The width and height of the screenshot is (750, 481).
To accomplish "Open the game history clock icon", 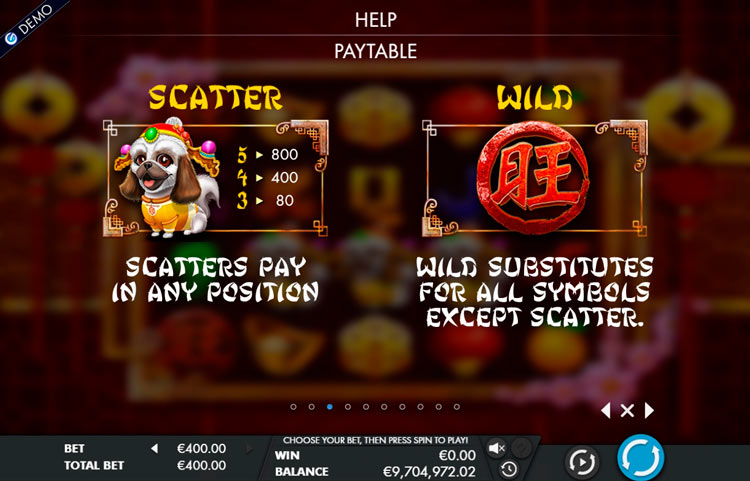I will 509,468.
